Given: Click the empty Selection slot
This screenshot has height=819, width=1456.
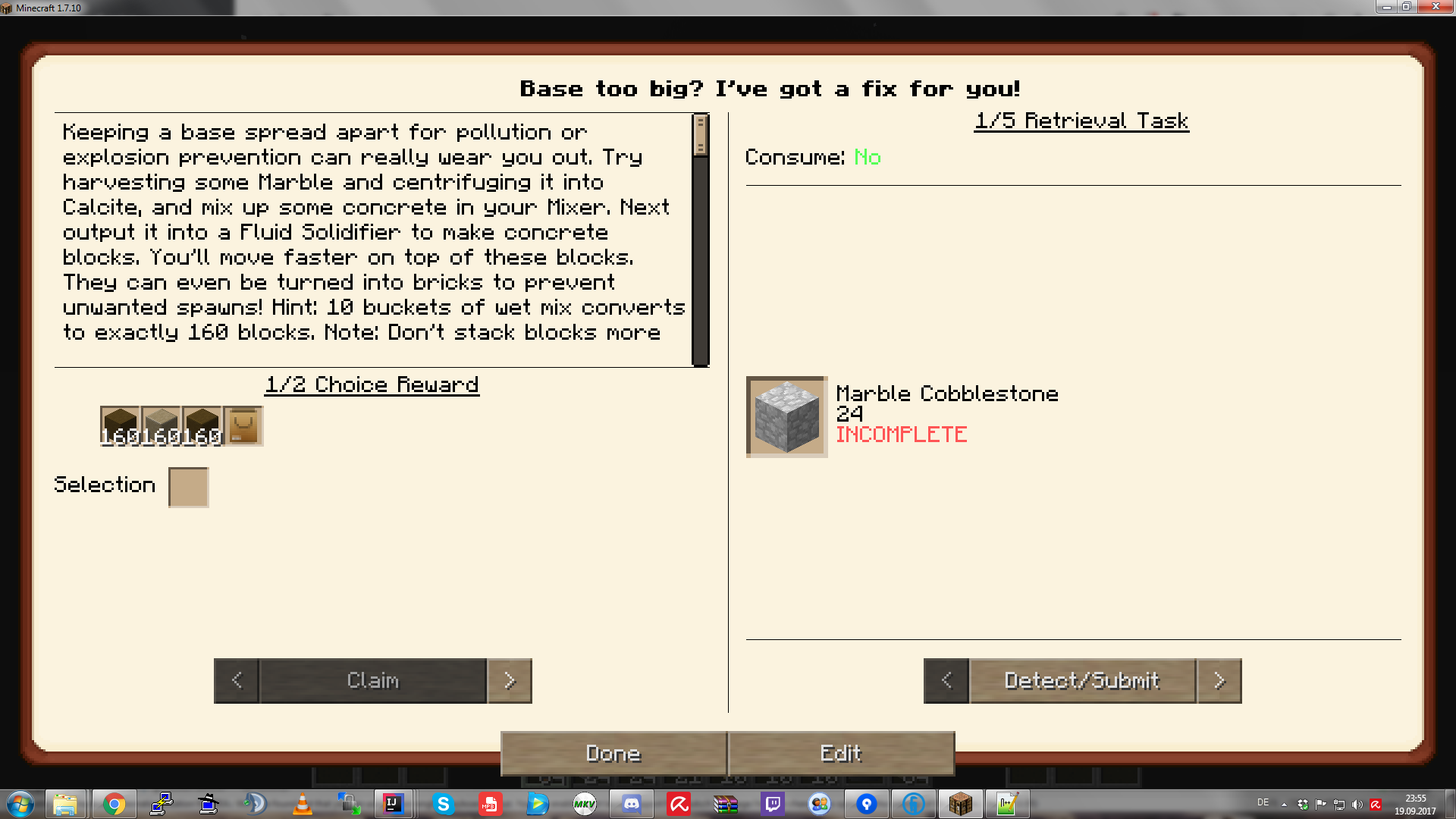Looking at the screenshot, I should [x=188, y=486].
